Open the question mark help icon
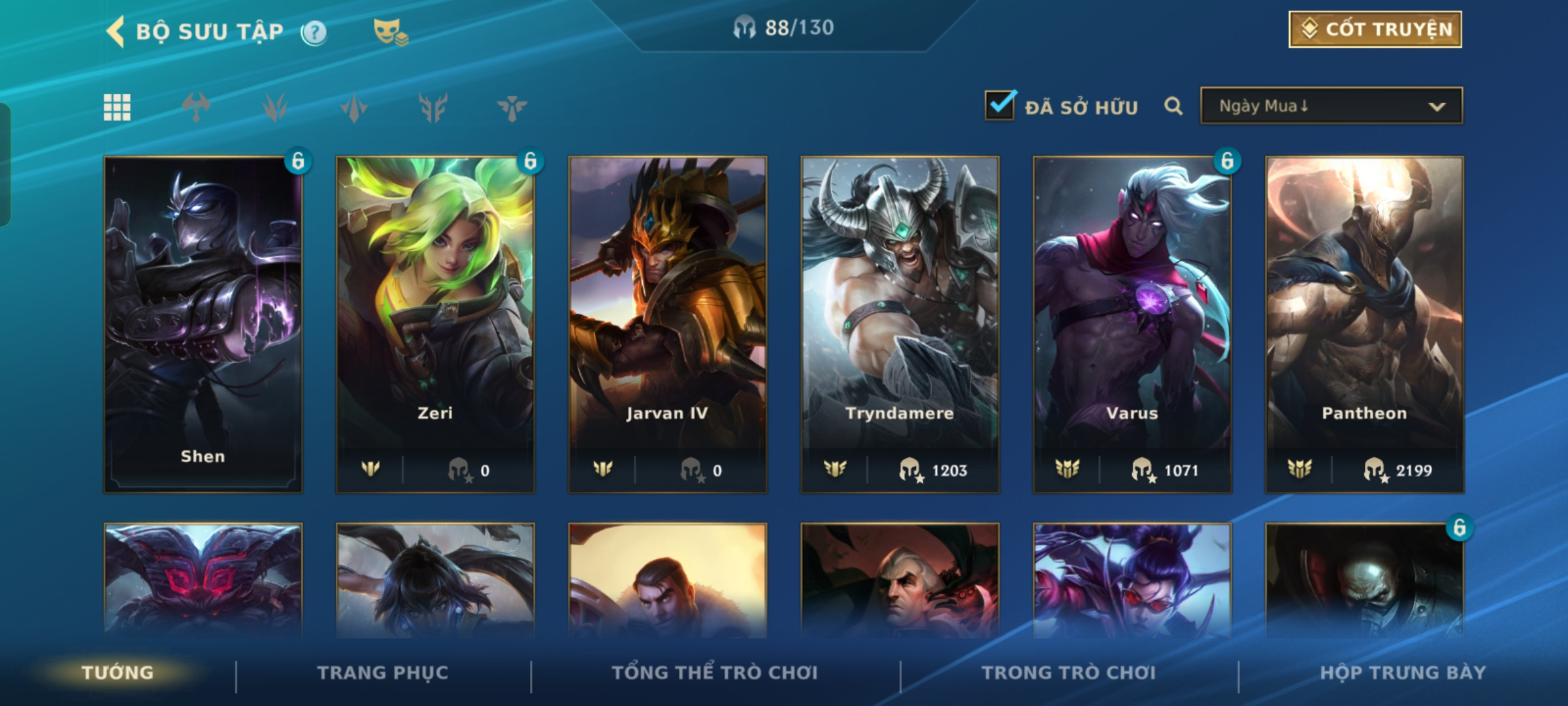This screenshot has width=1568, height=706. point(314,32)
